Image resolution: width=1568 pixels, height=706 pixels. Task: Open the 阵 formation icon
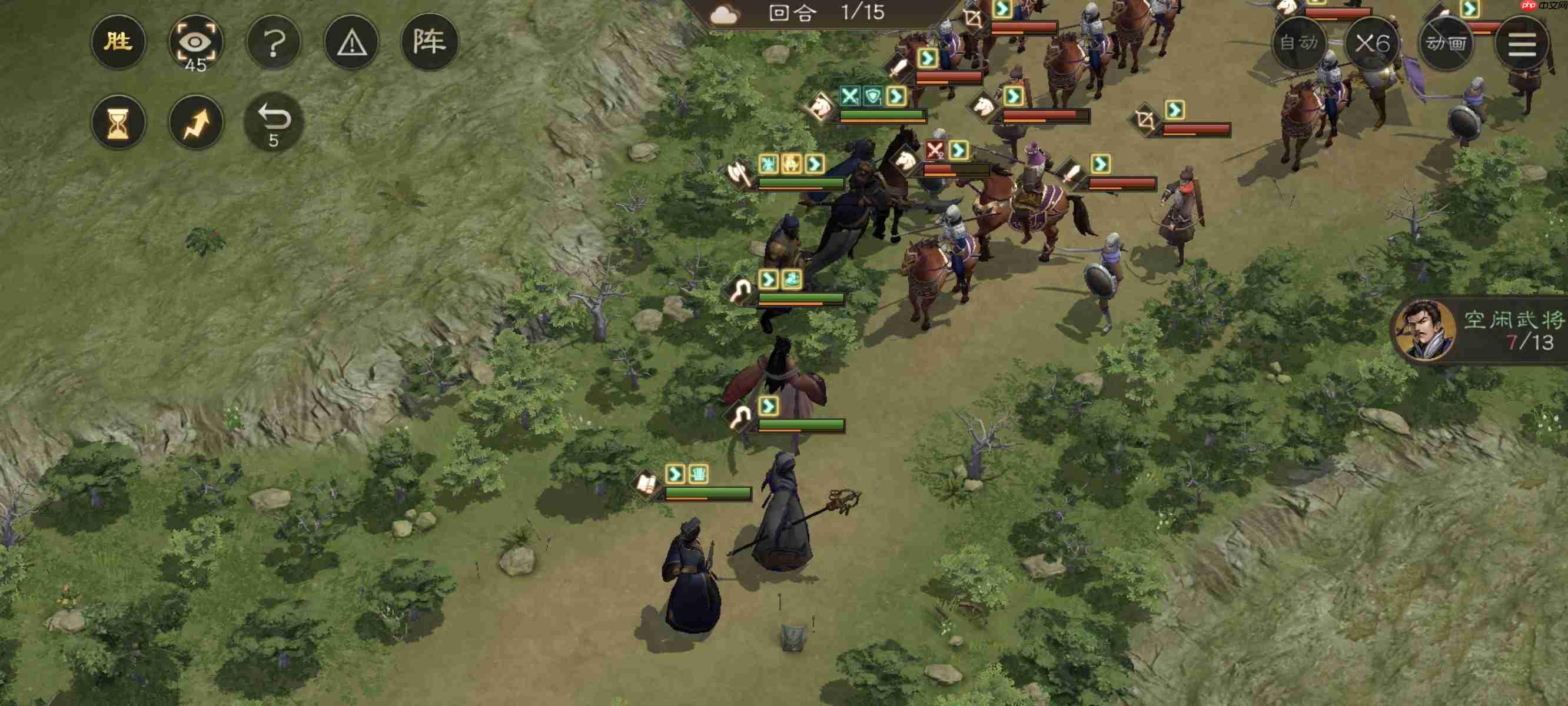(x=432, y=41)
